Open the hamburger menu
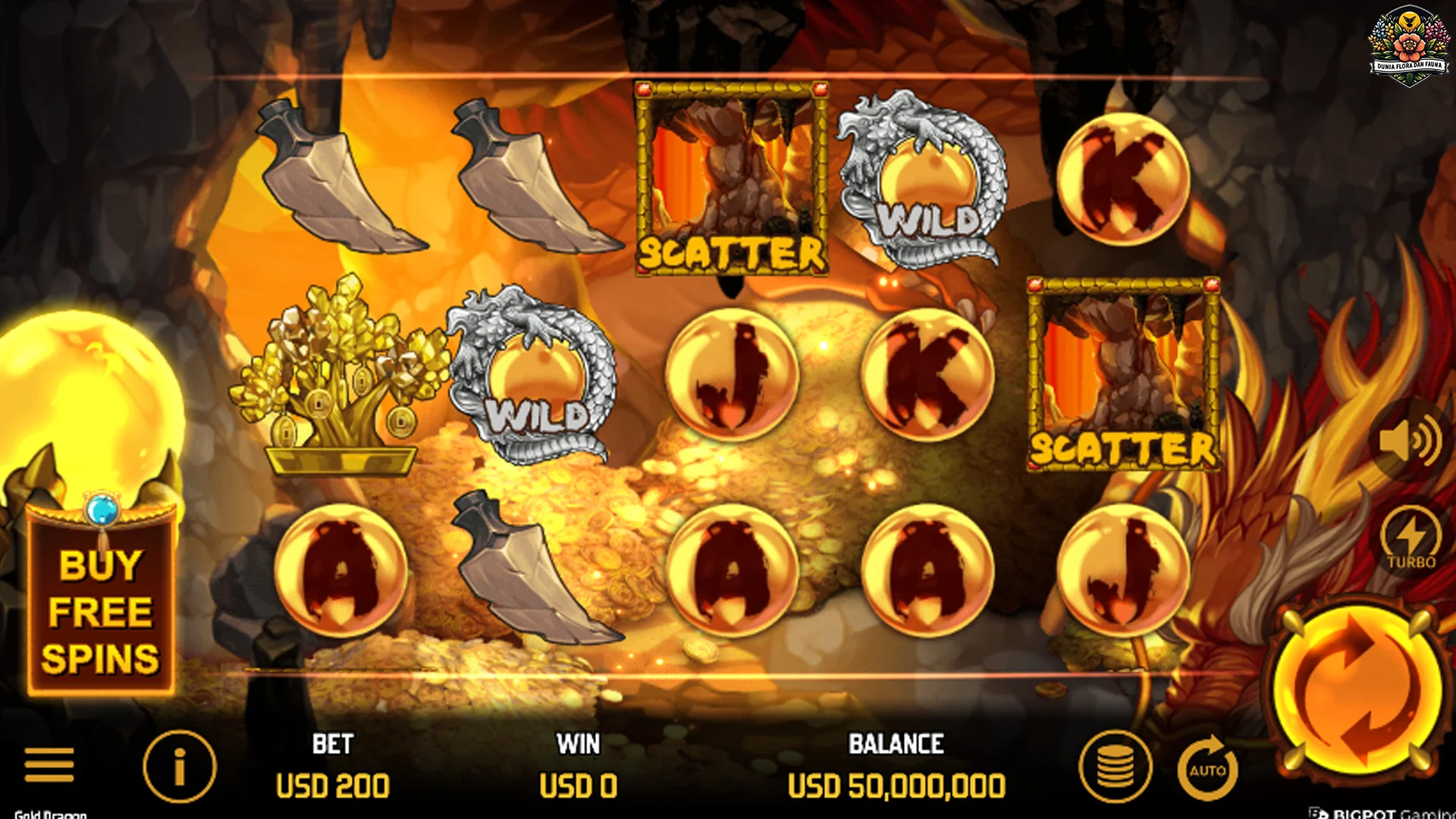Viewport: 1456px width, 819px height. pos(49,764)
